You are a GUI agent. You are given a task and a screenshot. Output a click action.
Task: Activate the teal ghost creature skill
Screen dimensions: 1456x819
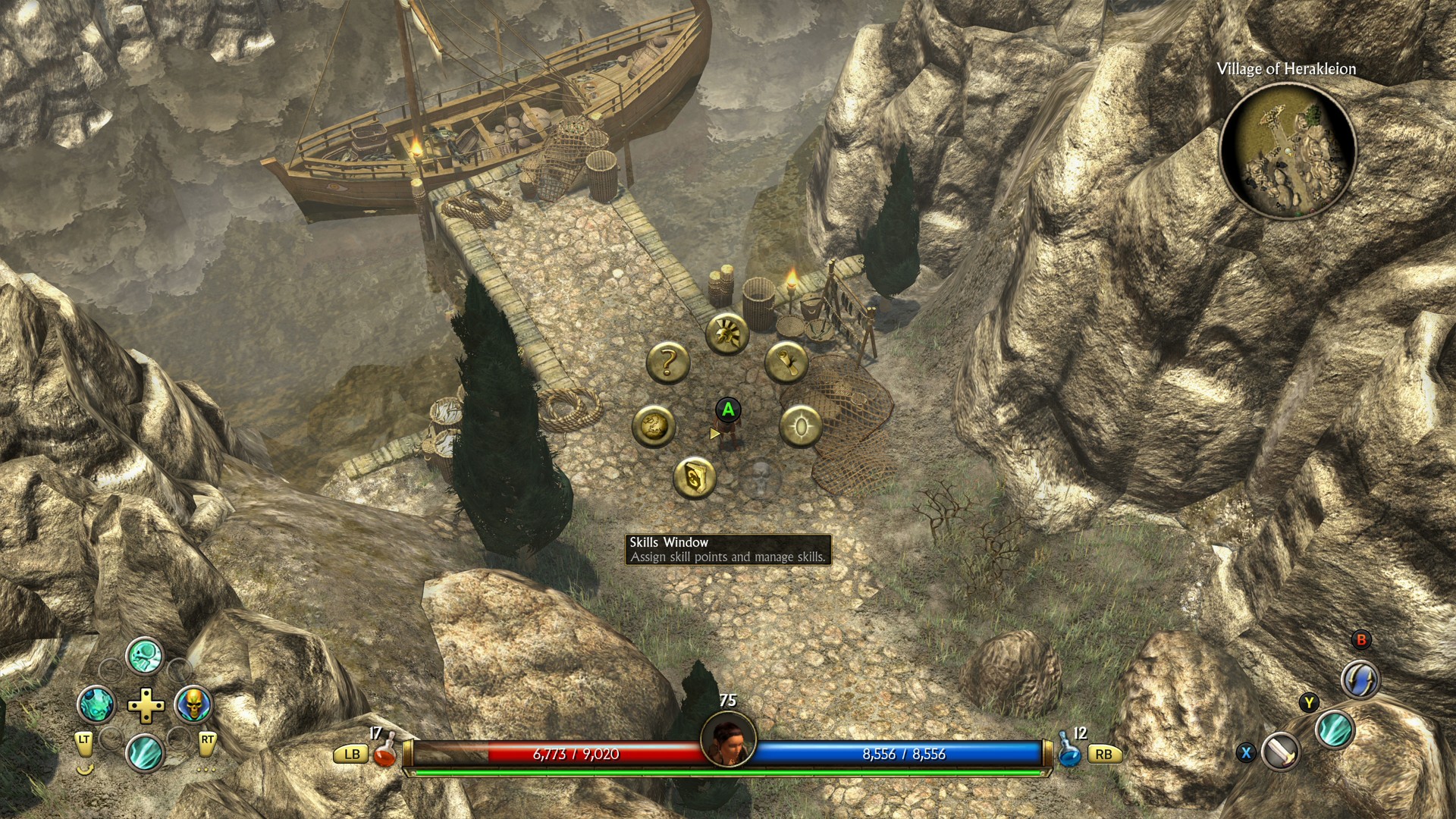pyautogui.click(x=96, y=704)
